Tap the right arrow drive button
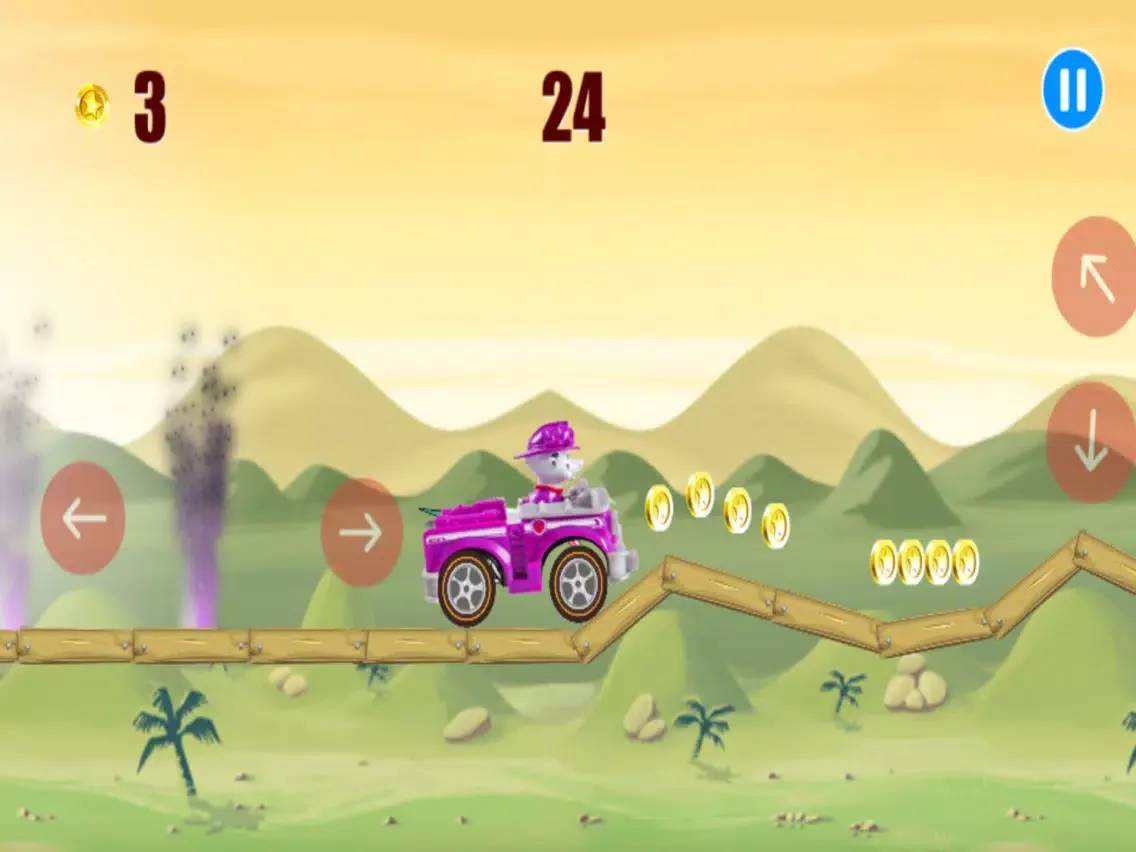Screen dimensions: 1136x852 point(361,532)
